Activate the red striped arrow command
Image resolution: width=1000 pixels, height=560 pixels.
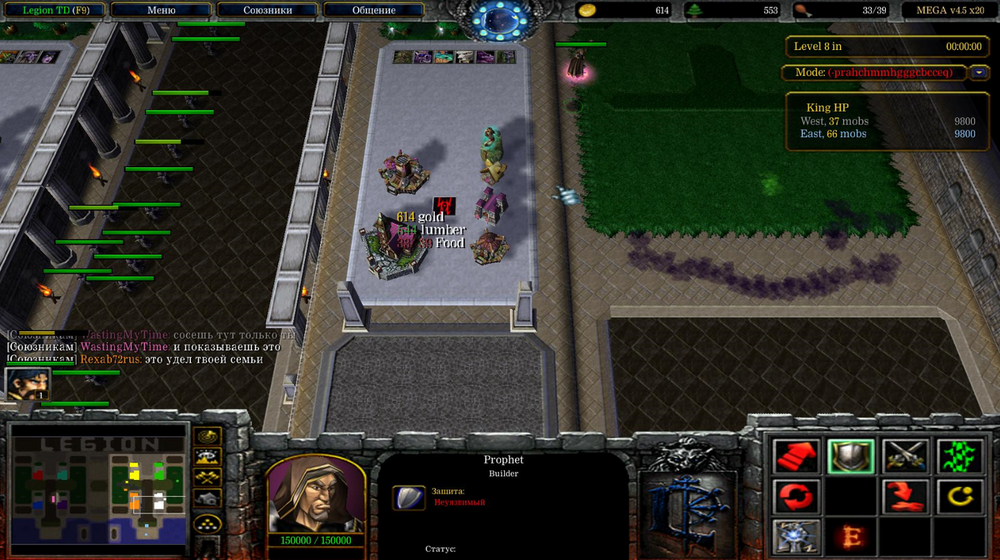click(796, 457)
